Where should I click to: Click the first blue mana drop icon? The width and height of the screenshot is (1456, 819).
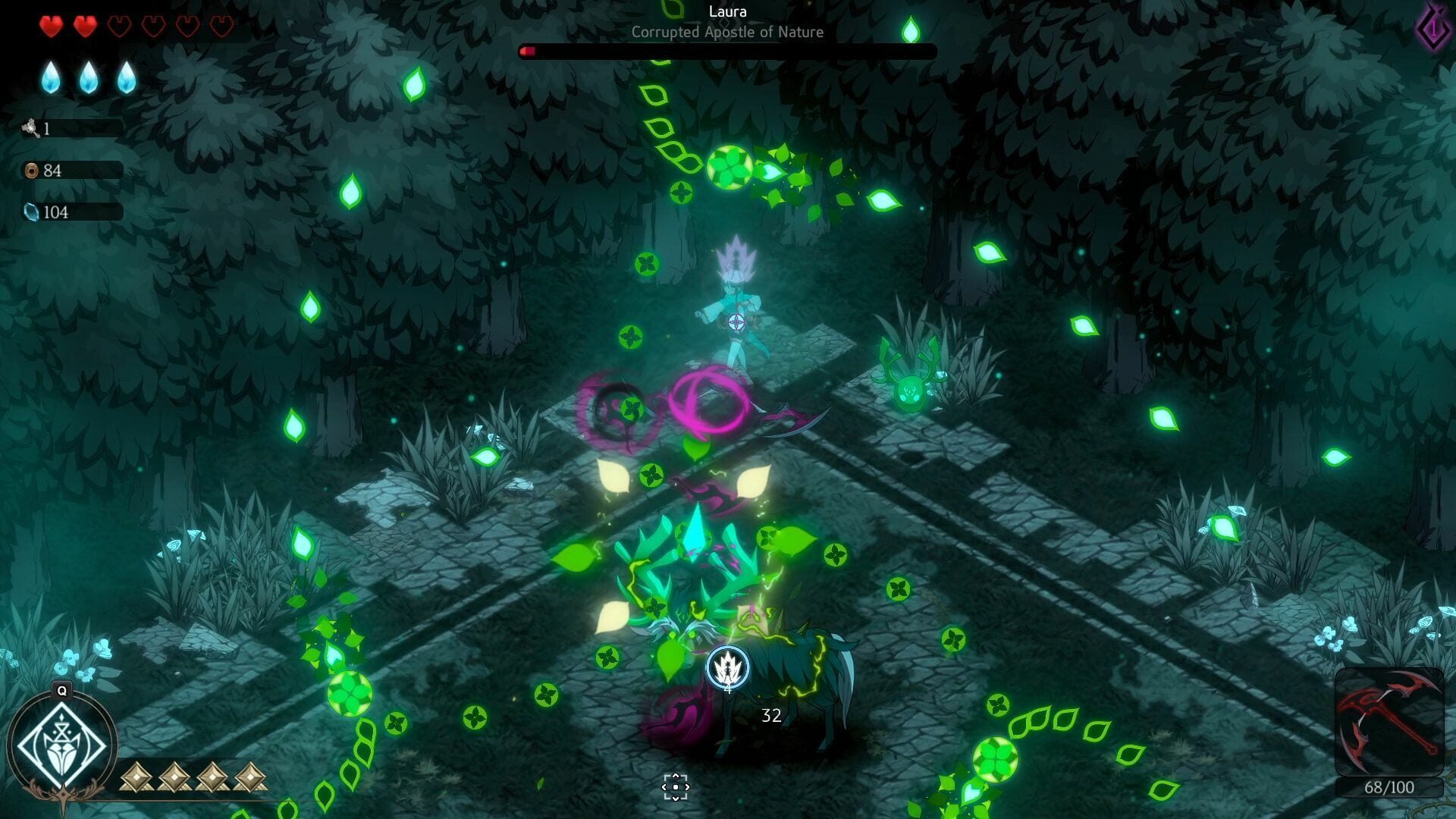click(x=49, y=77)
